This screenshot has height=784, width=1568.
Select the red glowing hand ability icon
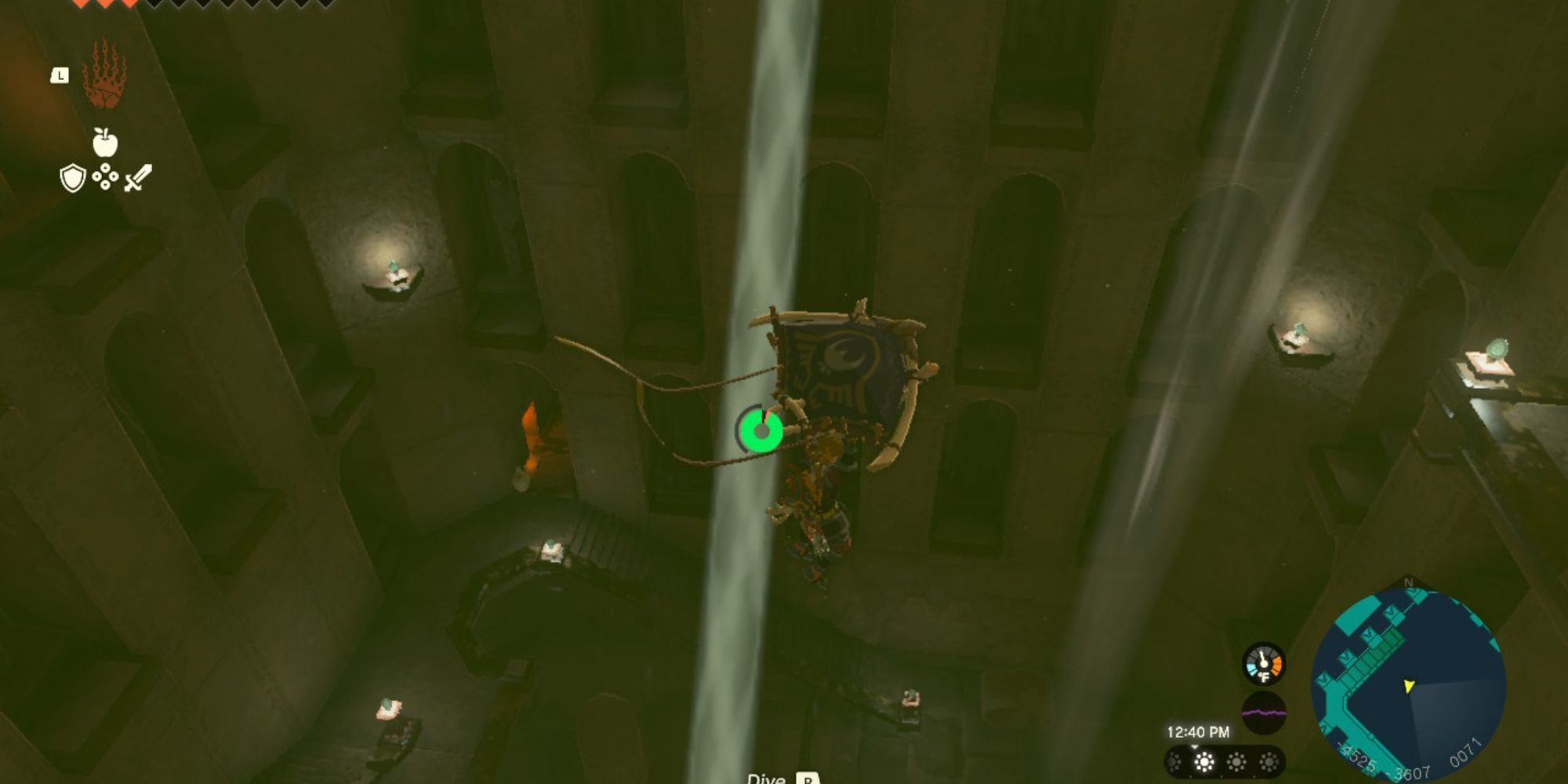(106, 75)
